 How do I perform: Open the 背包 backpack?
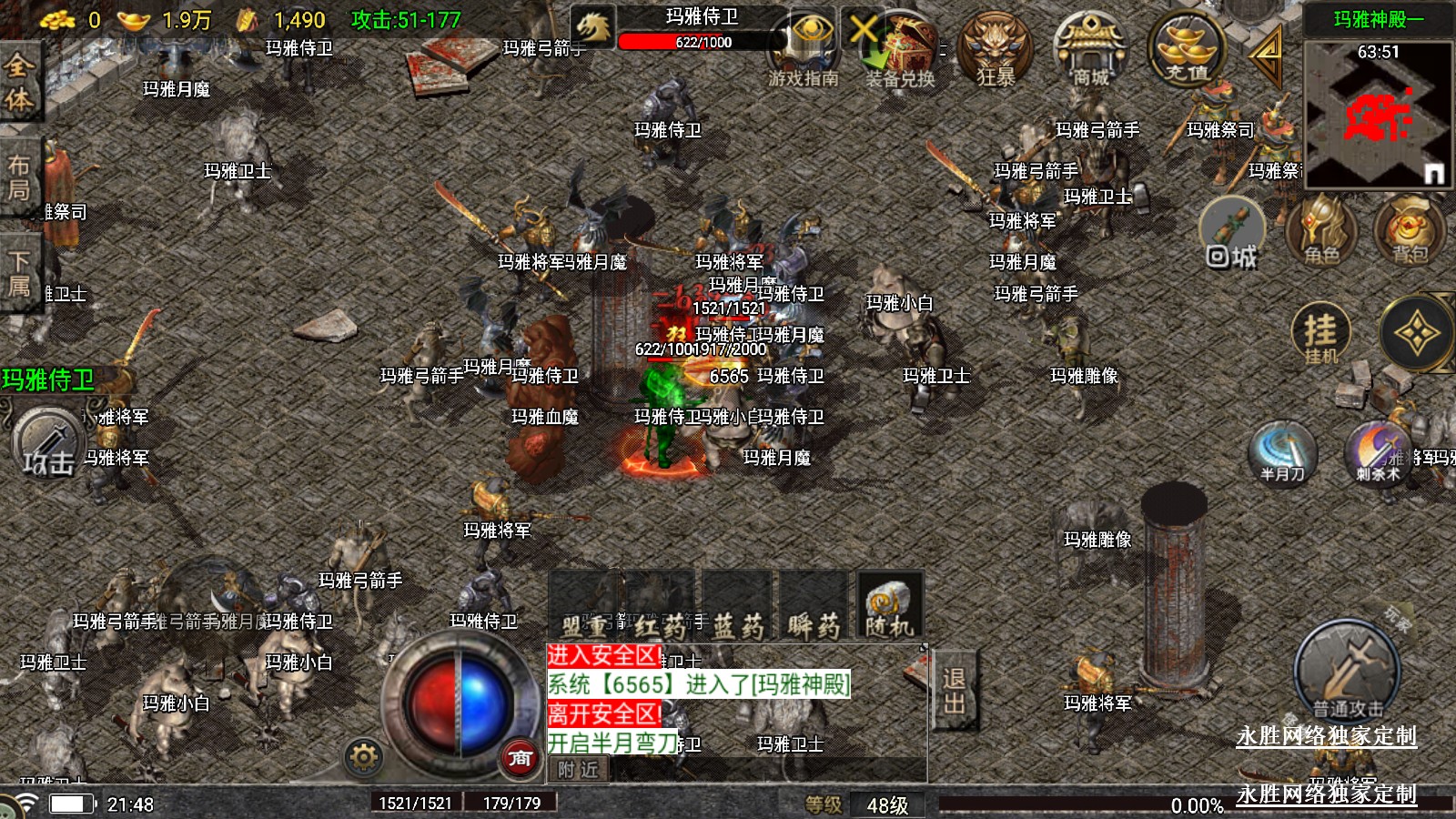coord(1409,232)
